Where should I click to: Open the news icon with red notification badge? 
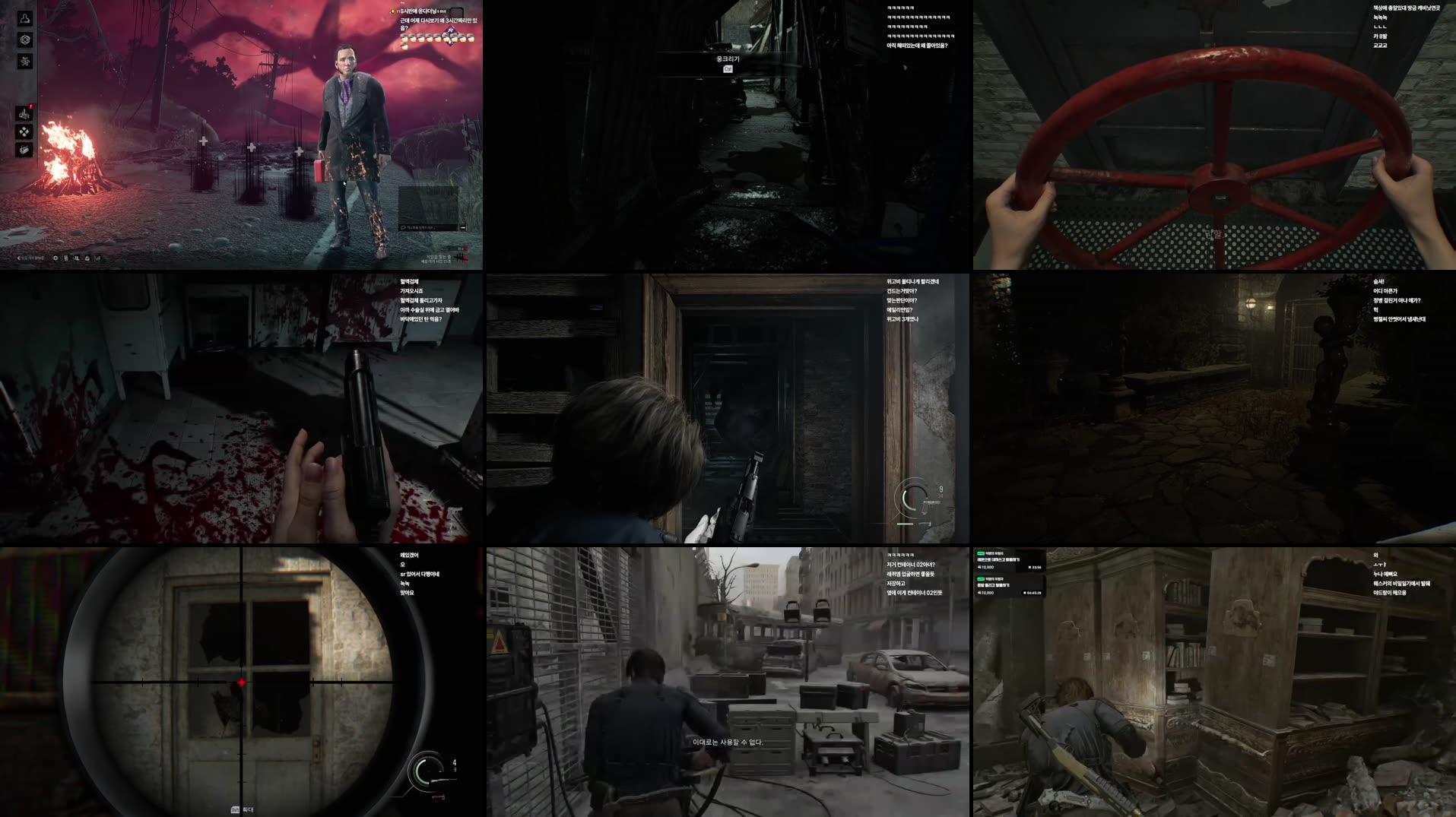[x=24, y=113]
